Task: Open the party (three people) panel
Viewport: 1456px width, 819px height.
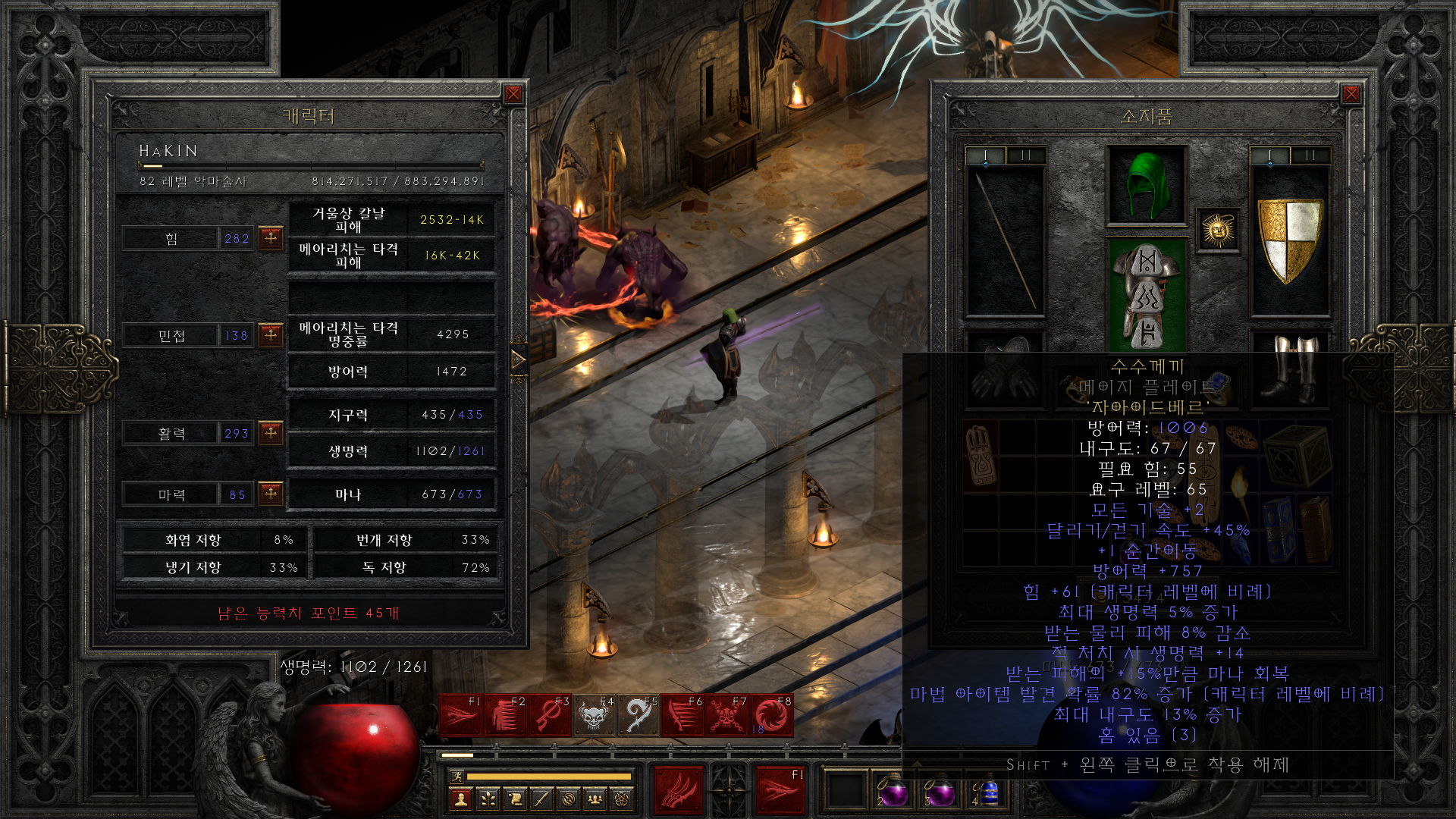Action: [595, 799]
